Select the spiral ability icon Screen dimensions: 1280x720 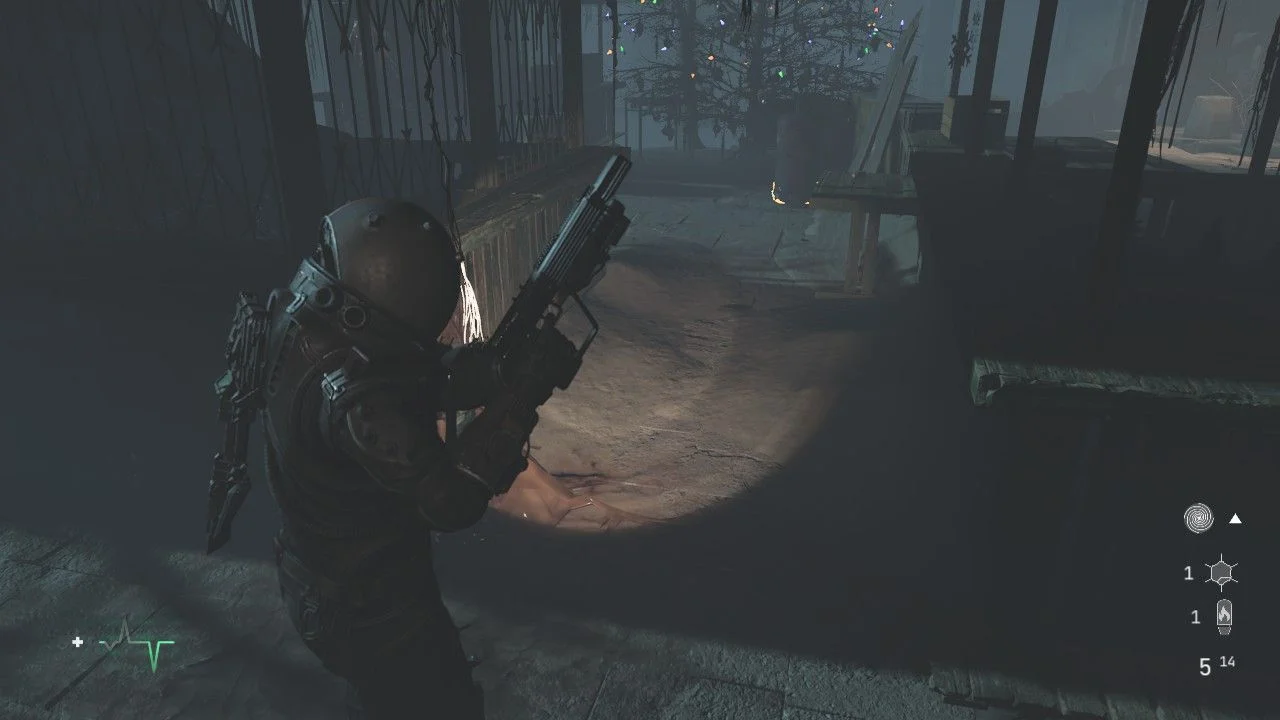[1198, 518]
